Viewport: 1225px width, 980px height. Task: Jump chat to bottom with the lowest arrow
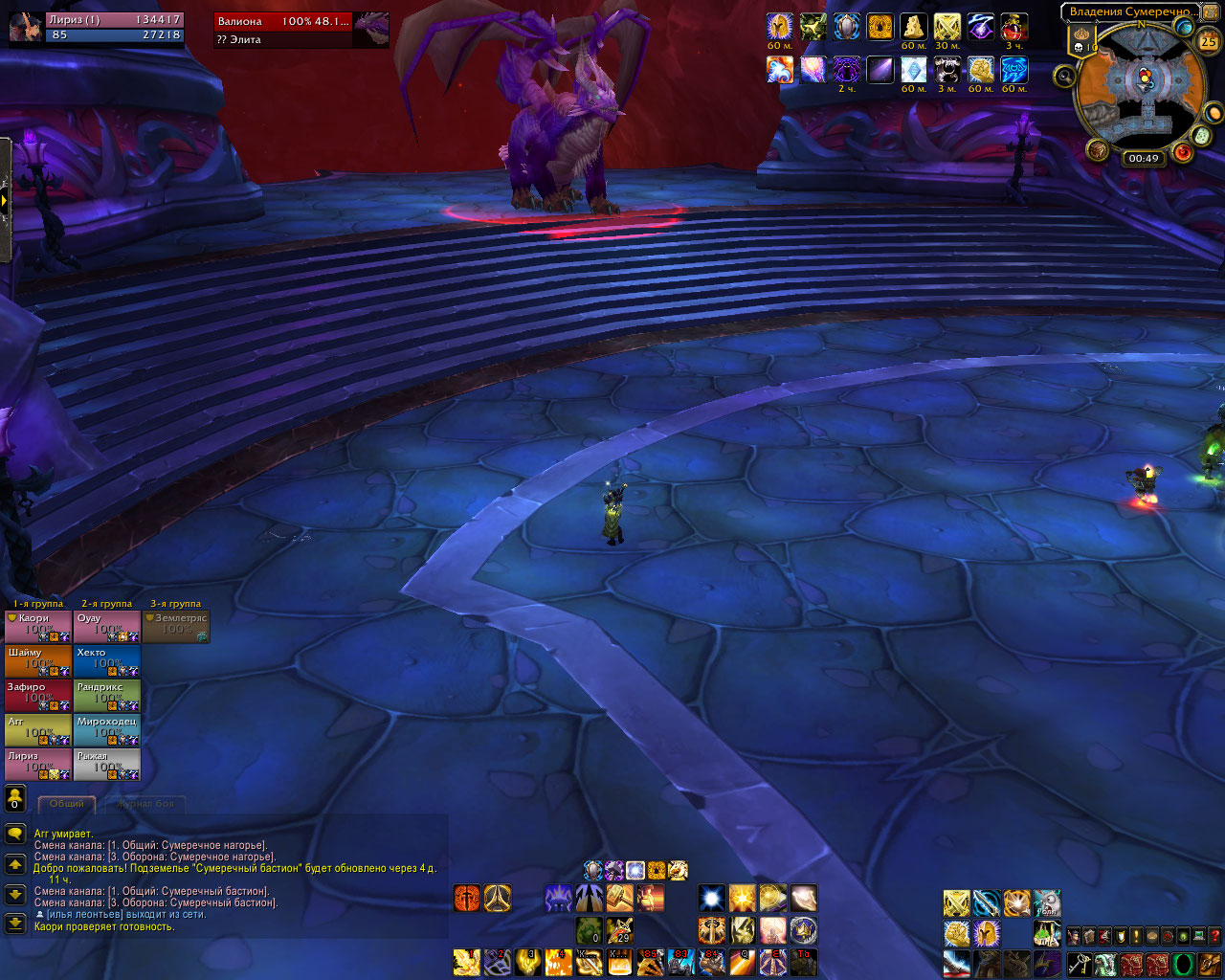click(15, 924)
